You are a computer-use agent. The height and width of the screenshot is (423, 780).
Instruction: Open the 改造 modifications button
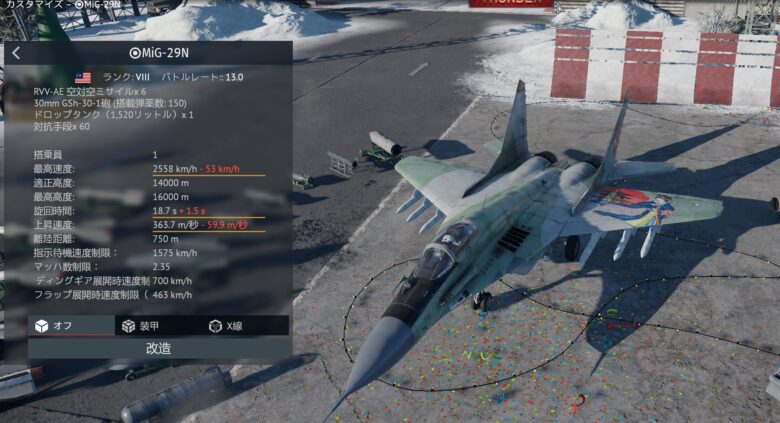[x=159, y=348]
